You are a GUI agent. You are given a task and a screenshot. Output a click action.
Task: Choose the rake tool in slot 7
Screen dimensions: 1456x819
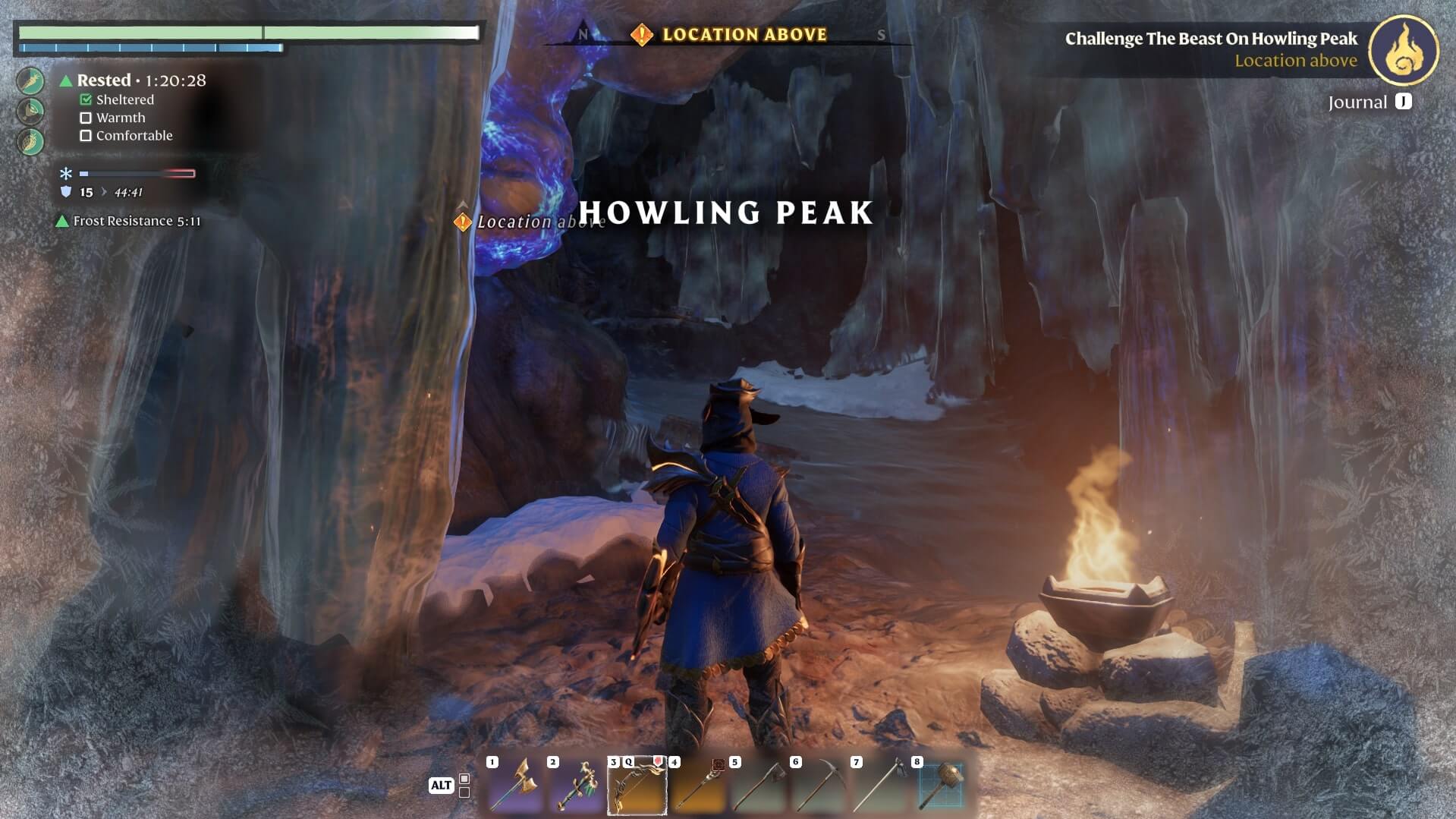click(x=880, y=786)
